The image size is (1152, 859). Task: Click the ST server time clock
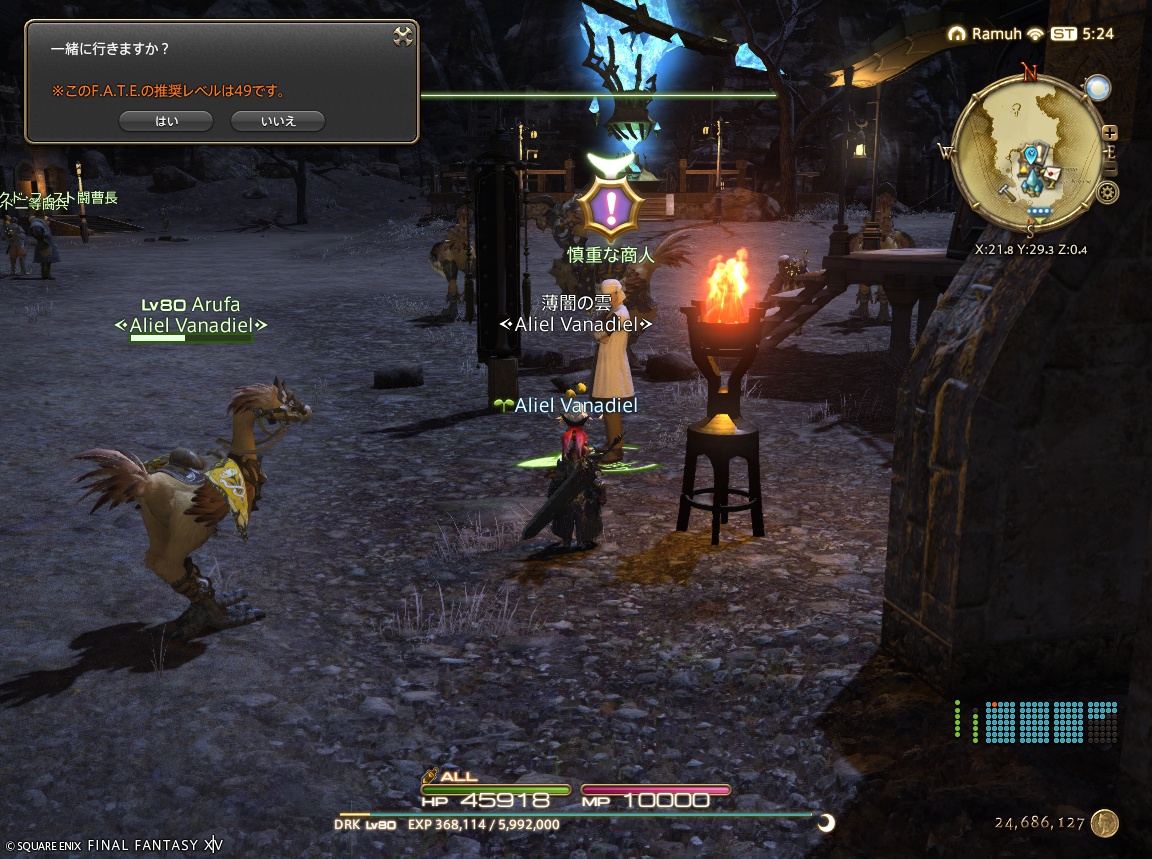pos(1085,34)
